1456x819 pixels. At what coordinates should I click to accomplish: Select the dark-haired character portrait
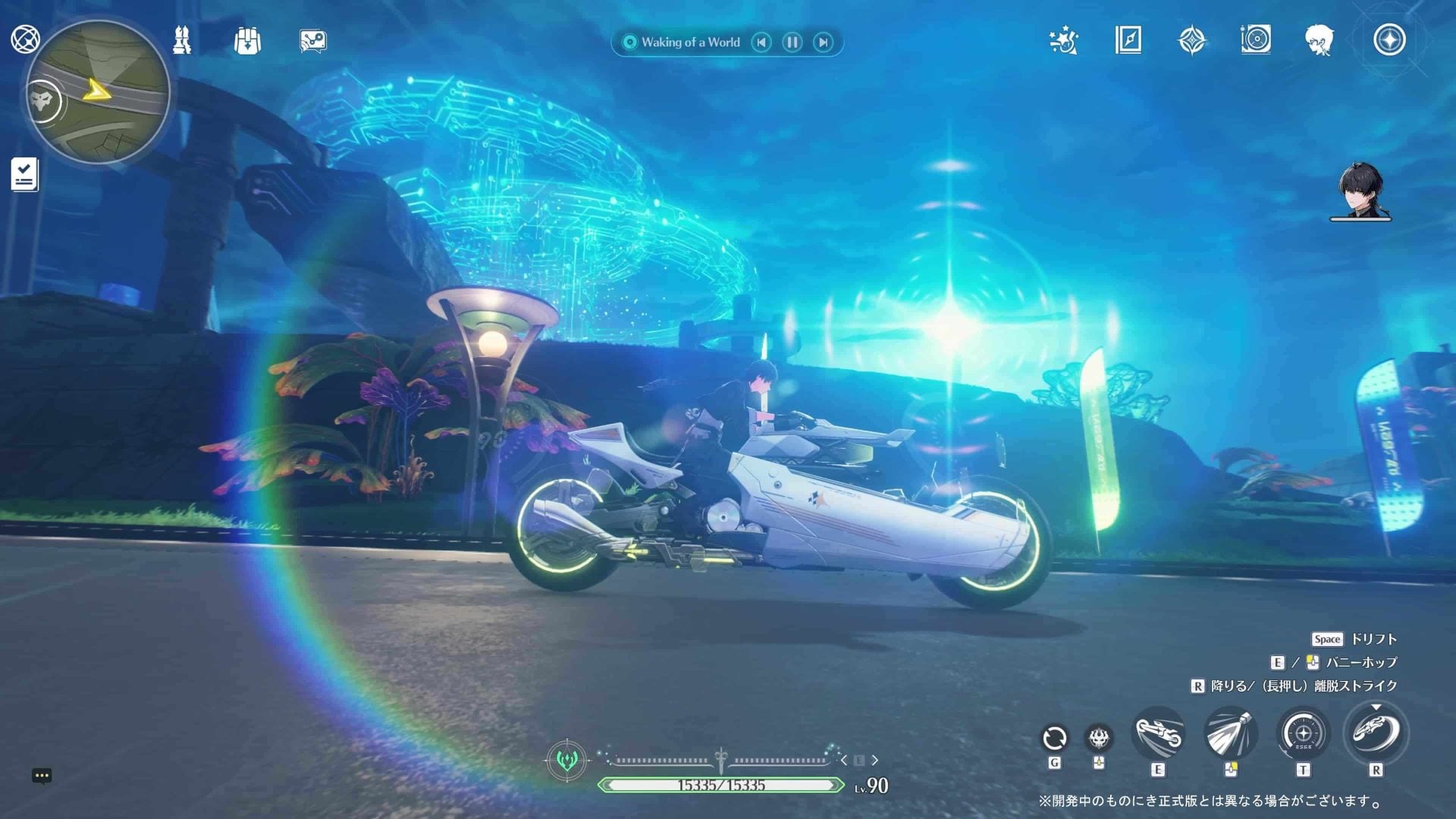coord(1360,191)
